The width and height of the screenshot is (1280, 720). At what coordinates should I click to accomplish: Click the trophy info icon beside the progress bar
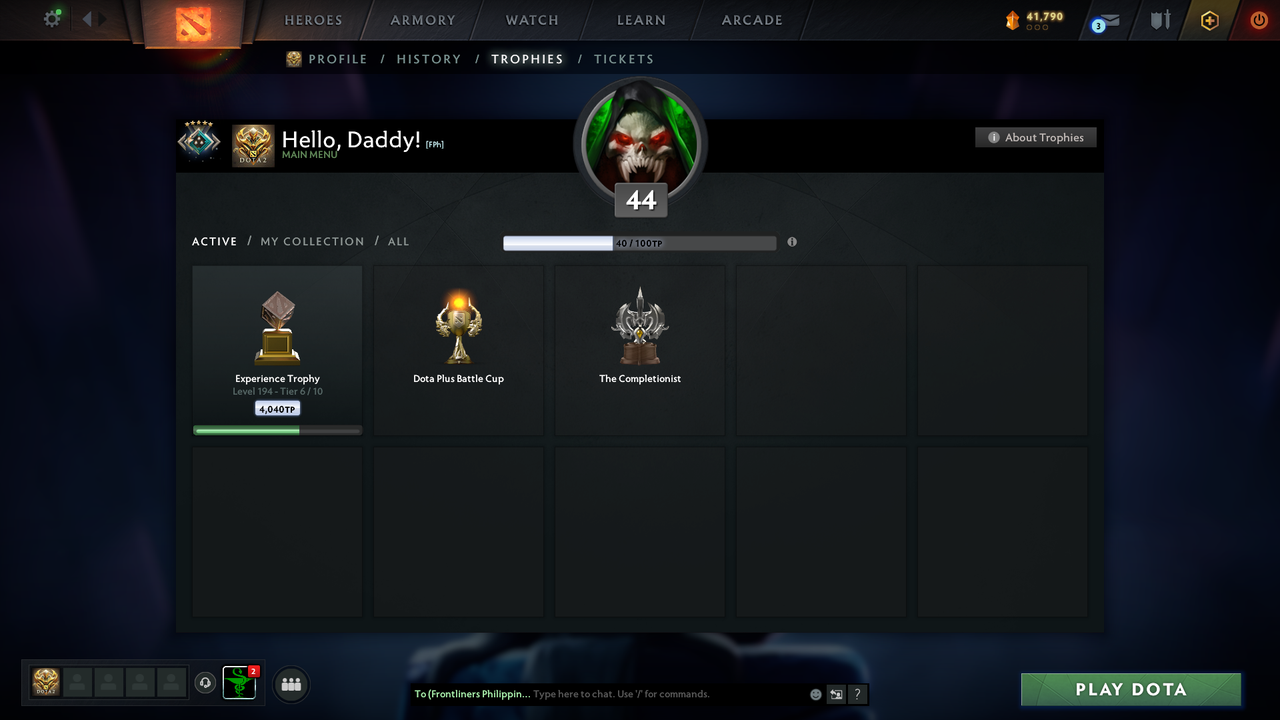coord(792,242)
